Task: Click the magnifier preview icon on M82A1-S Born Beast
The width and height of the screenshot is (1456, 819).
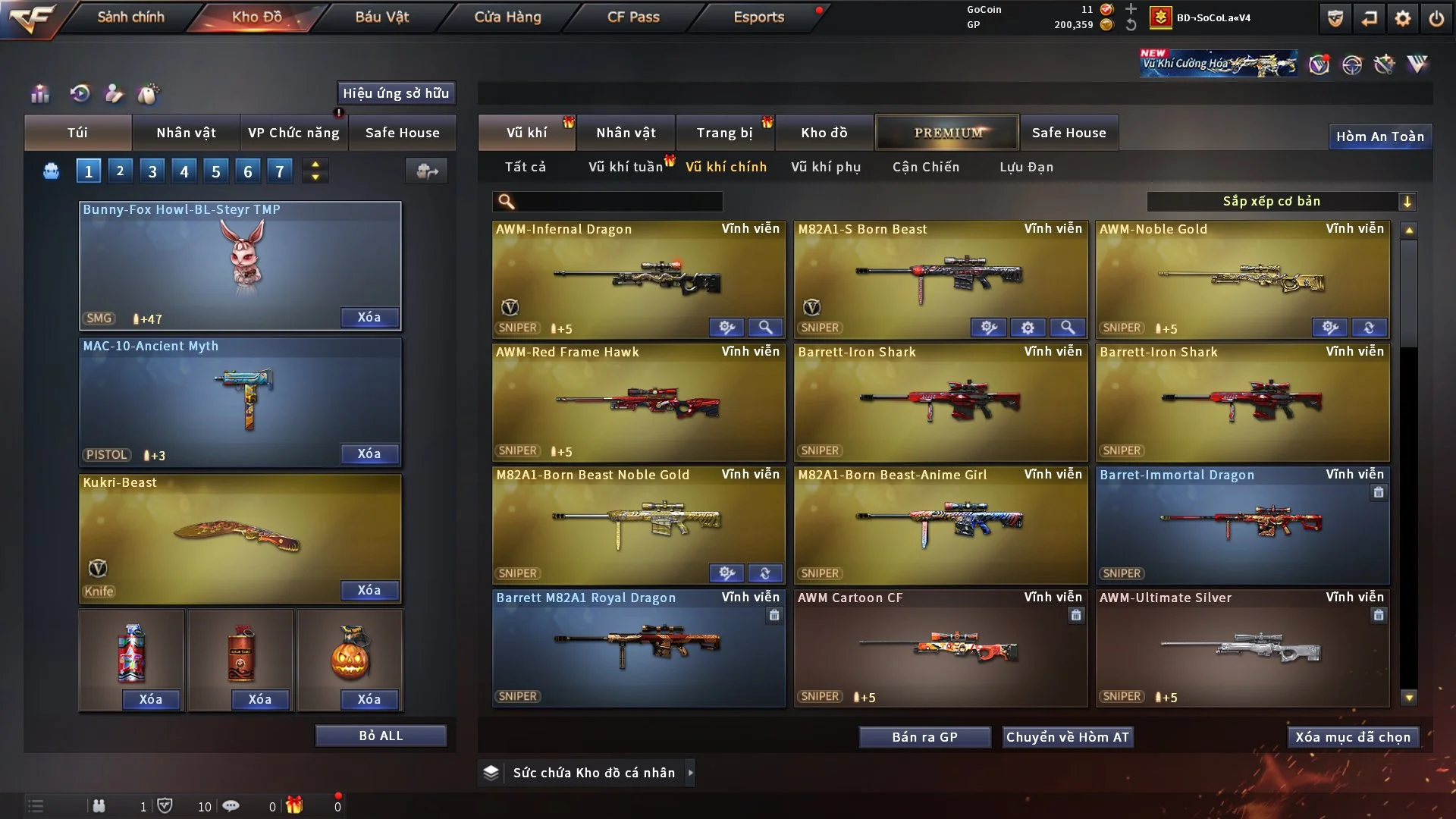Action: [x=1068, y=328]
